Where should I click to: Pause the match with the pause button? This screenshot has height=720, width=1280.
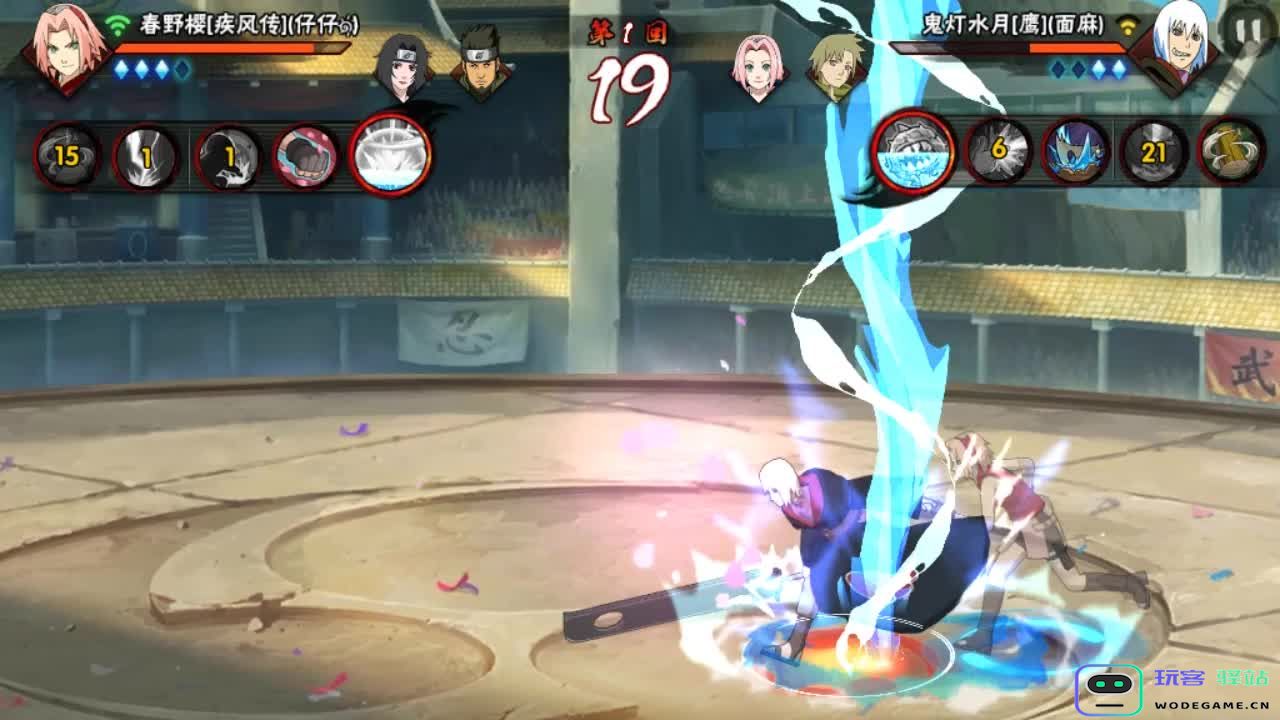point(1248,32)
